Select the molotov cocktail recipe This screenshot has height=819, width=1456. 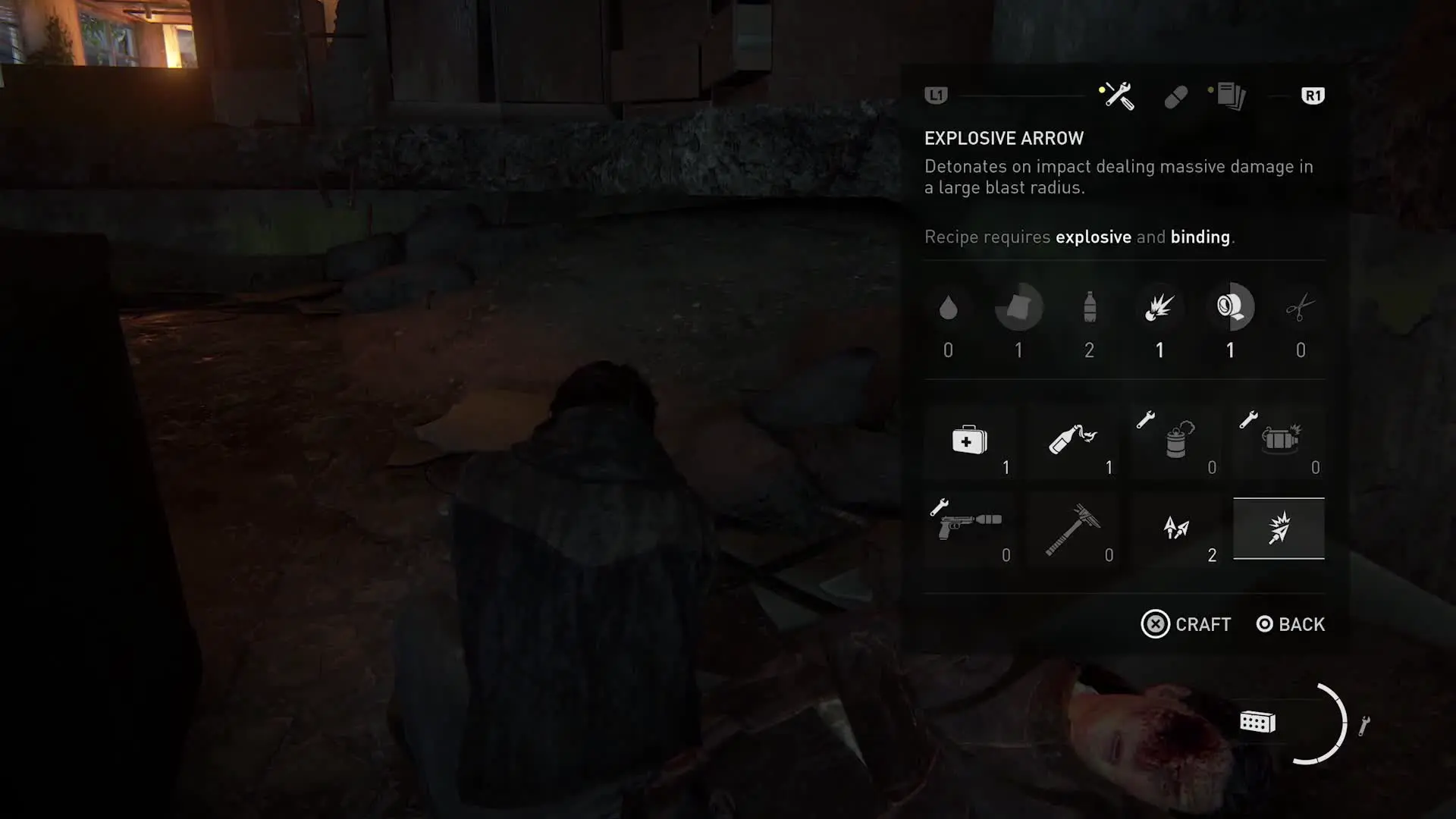click(x=1073, y=441)
